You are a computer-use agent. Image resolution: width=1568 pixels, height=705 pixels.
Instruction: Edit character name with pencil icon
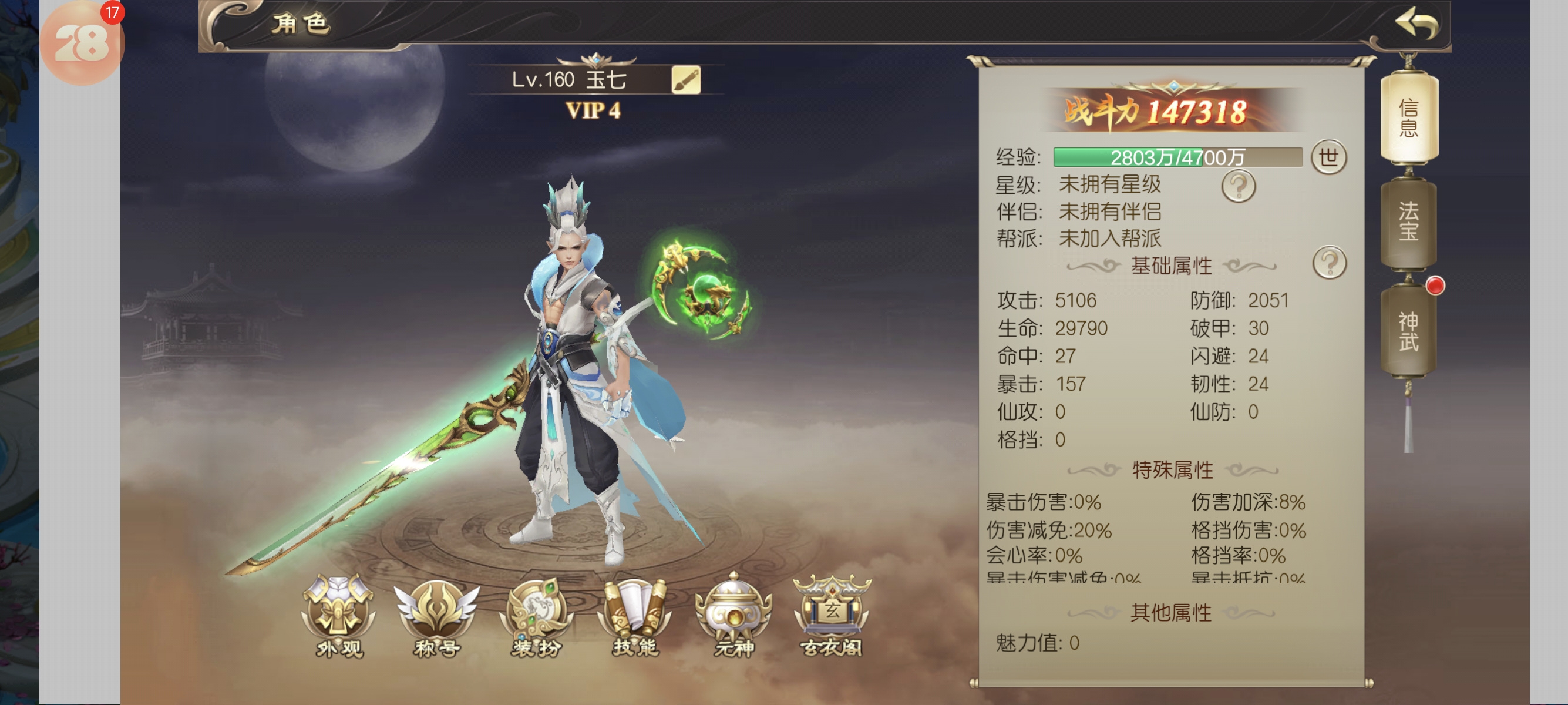coord(686,80)
